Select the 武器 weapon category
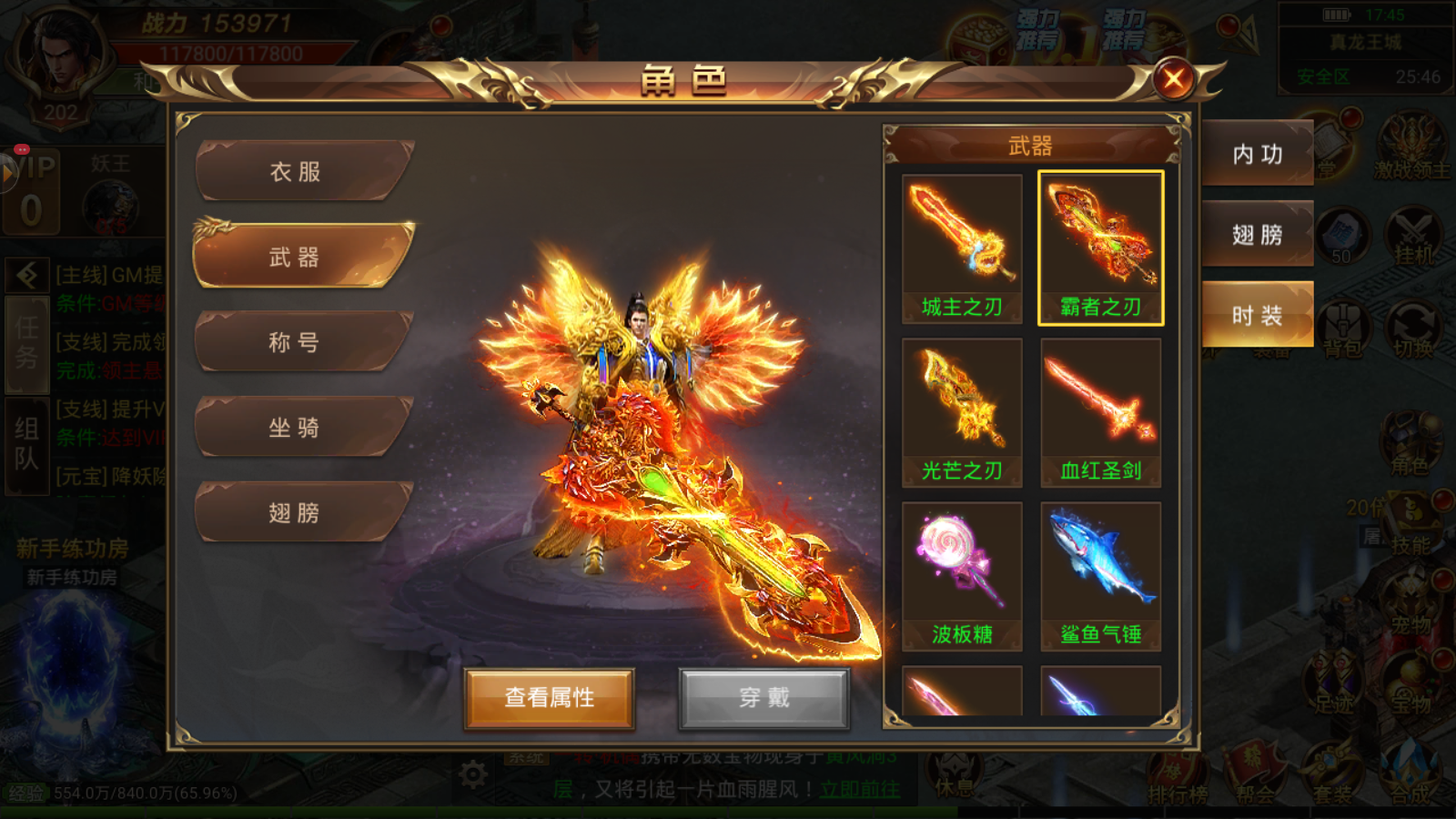 coord(296,258)
